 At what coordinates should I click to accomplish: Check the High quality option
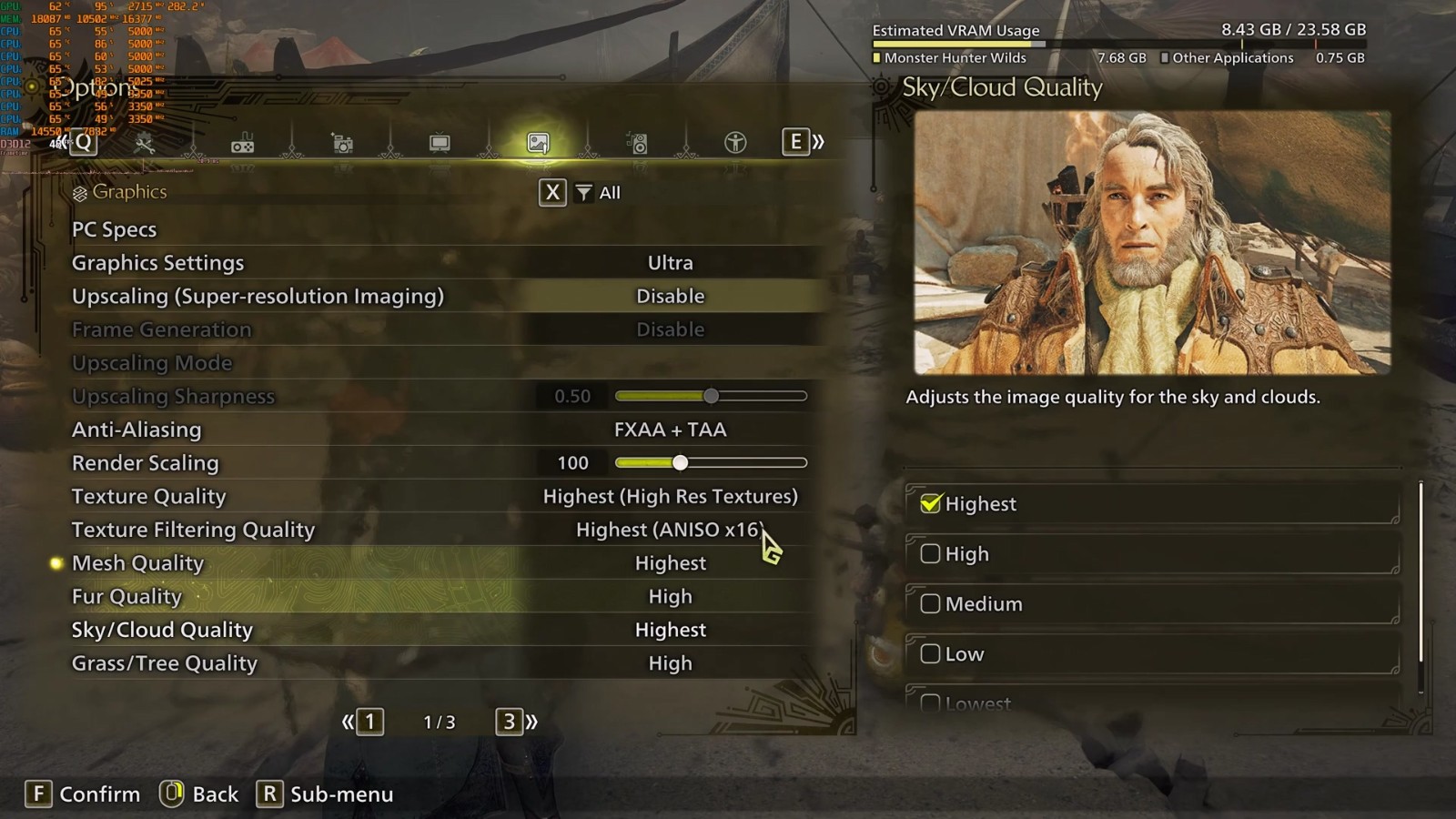(930, 554)
